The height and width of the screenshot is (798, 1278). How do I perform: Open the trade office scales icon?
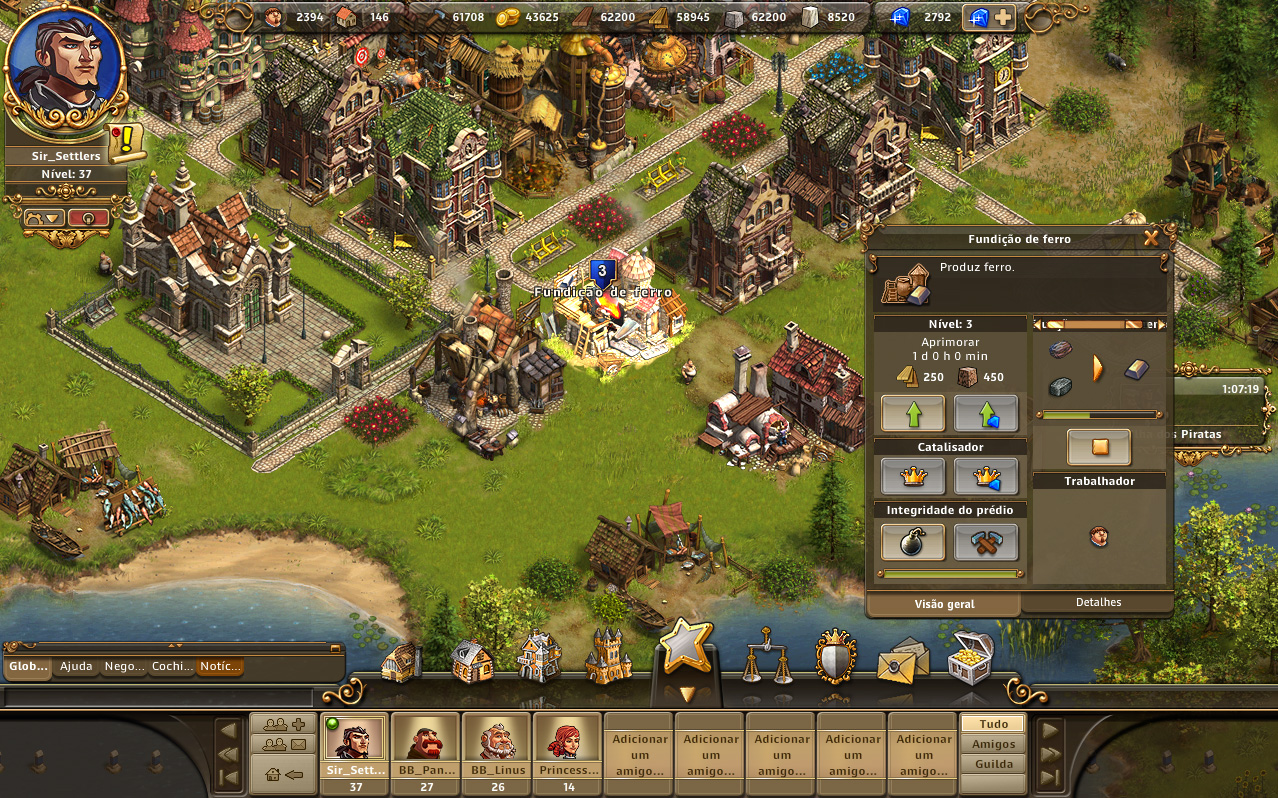[x=766, y=656]
